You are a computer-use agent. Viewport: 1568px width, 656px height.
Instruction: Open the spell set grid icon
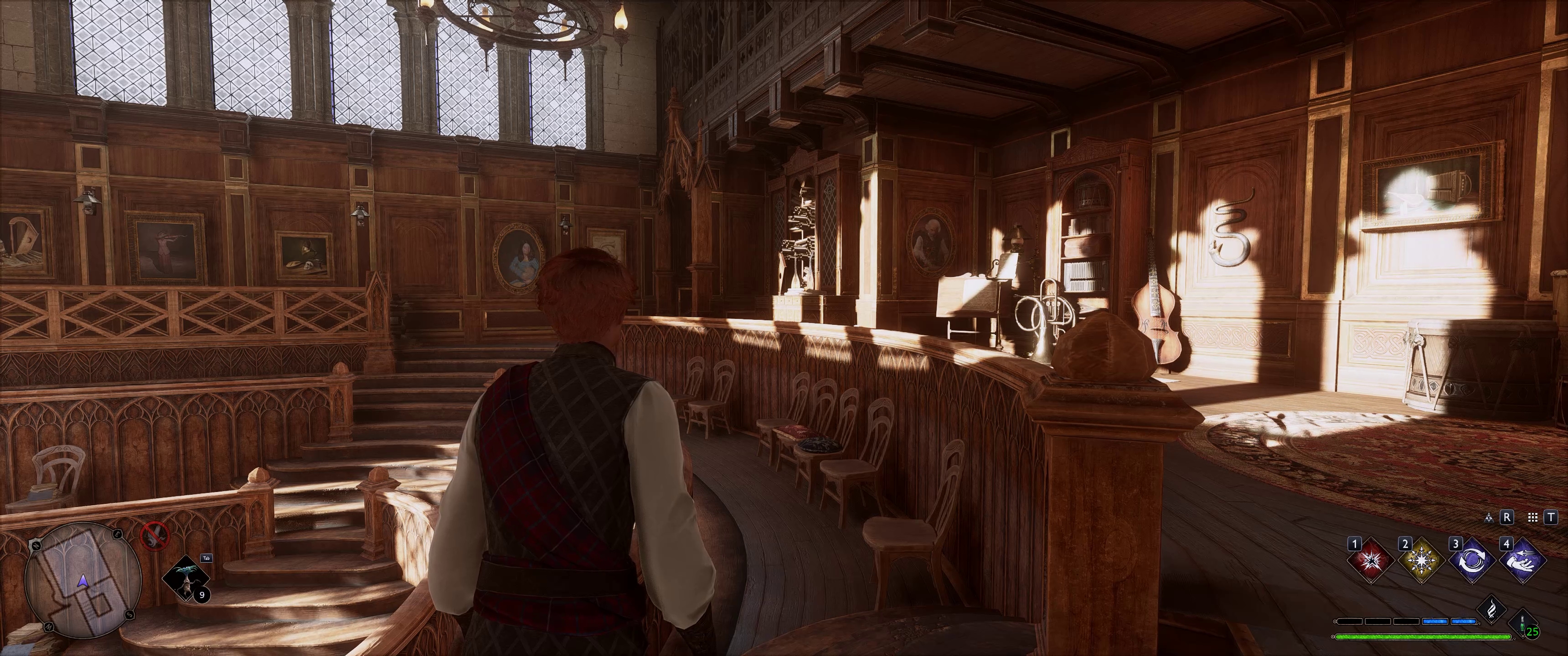[1533, 517]
